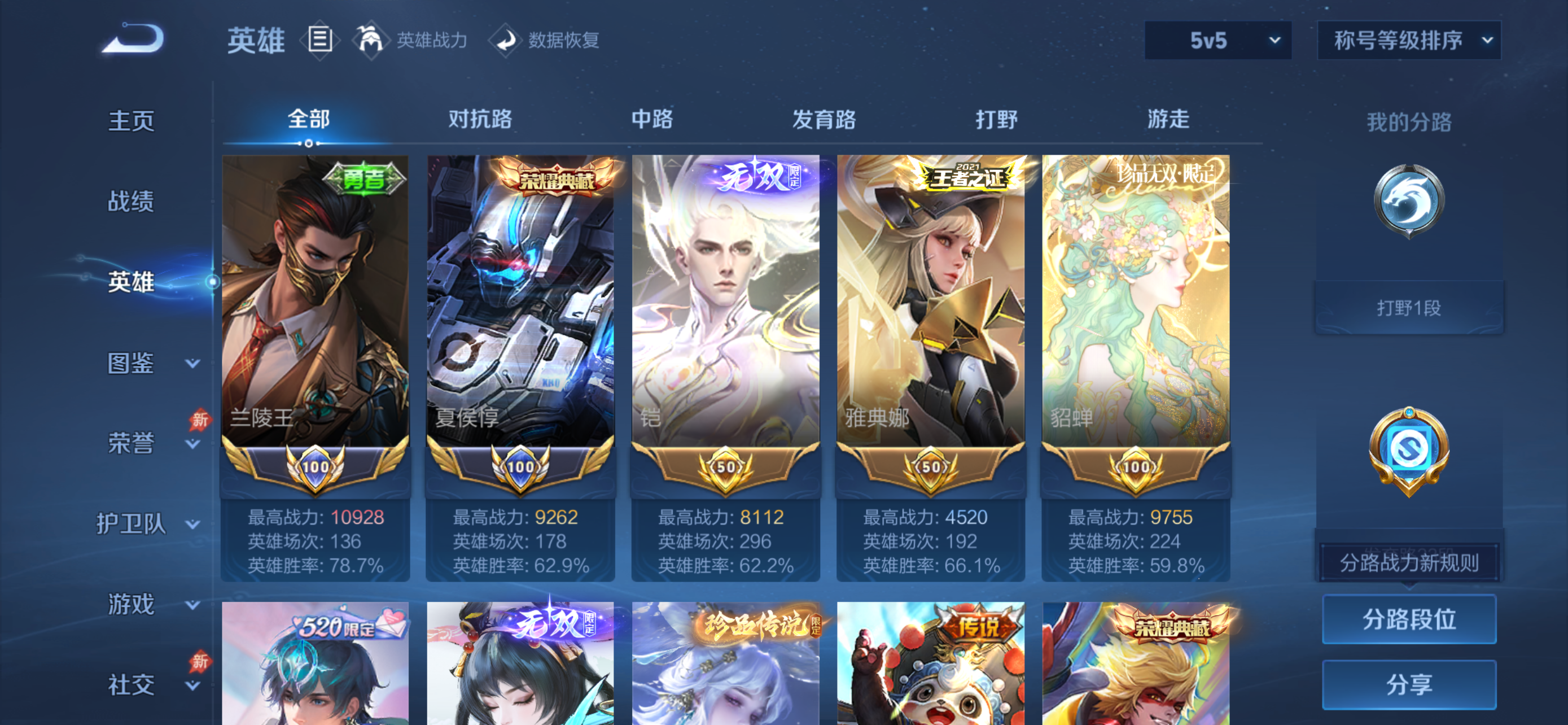Click the 数据恢复 data recovery icon
Screen dimensions: 1568x725
pos(505,40)
